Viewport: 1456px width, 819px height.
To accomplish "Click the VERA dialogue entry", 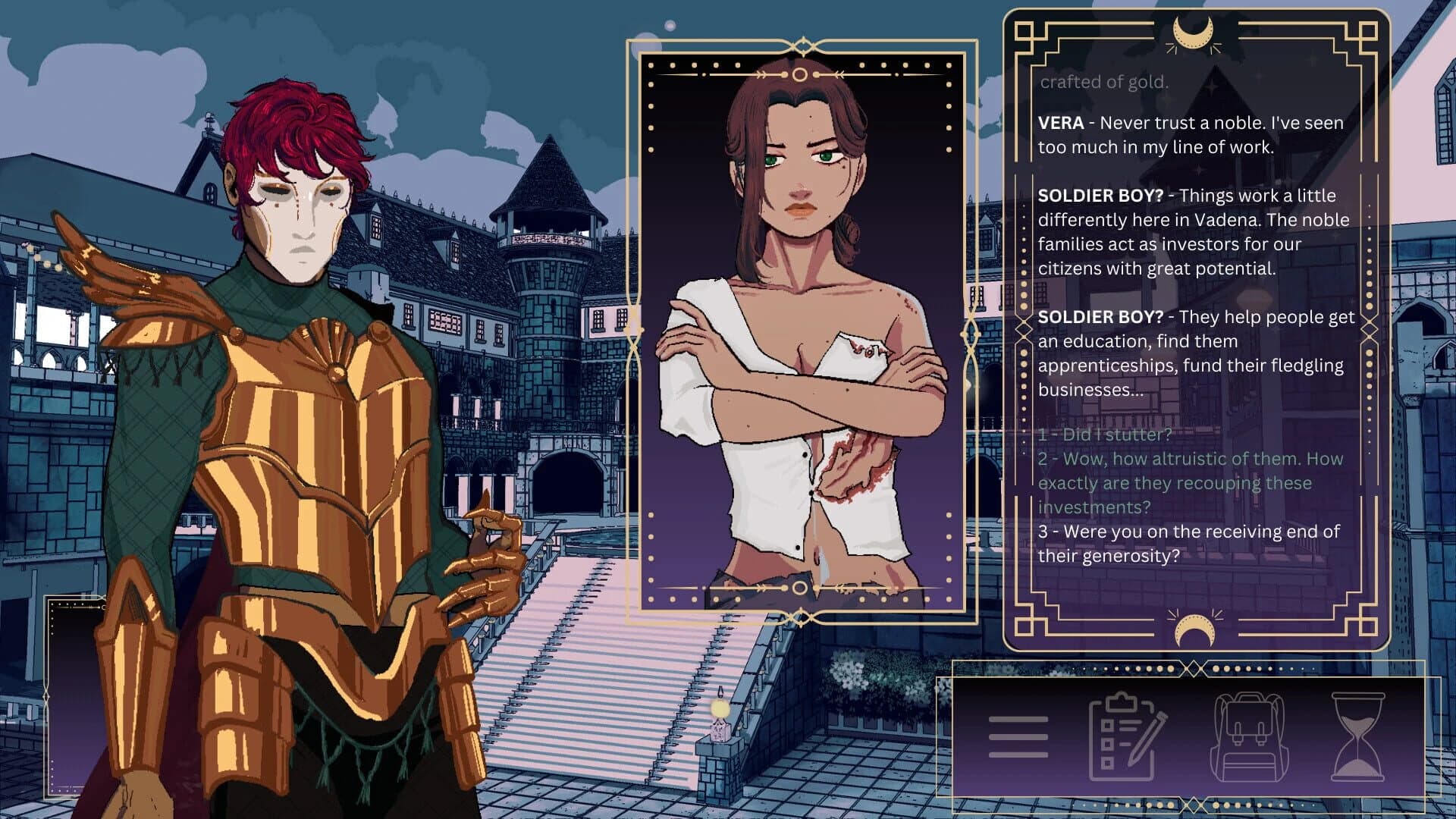I will point(1191,133).
